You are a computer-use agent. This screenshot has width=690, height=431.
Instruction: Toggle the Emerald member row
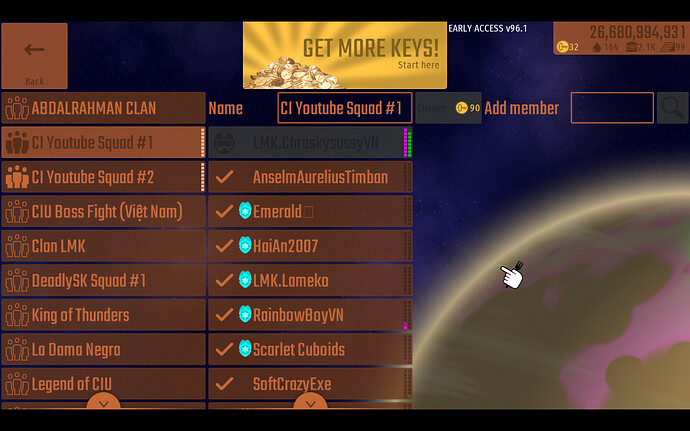pyautogui.click(x=310, y=212)
